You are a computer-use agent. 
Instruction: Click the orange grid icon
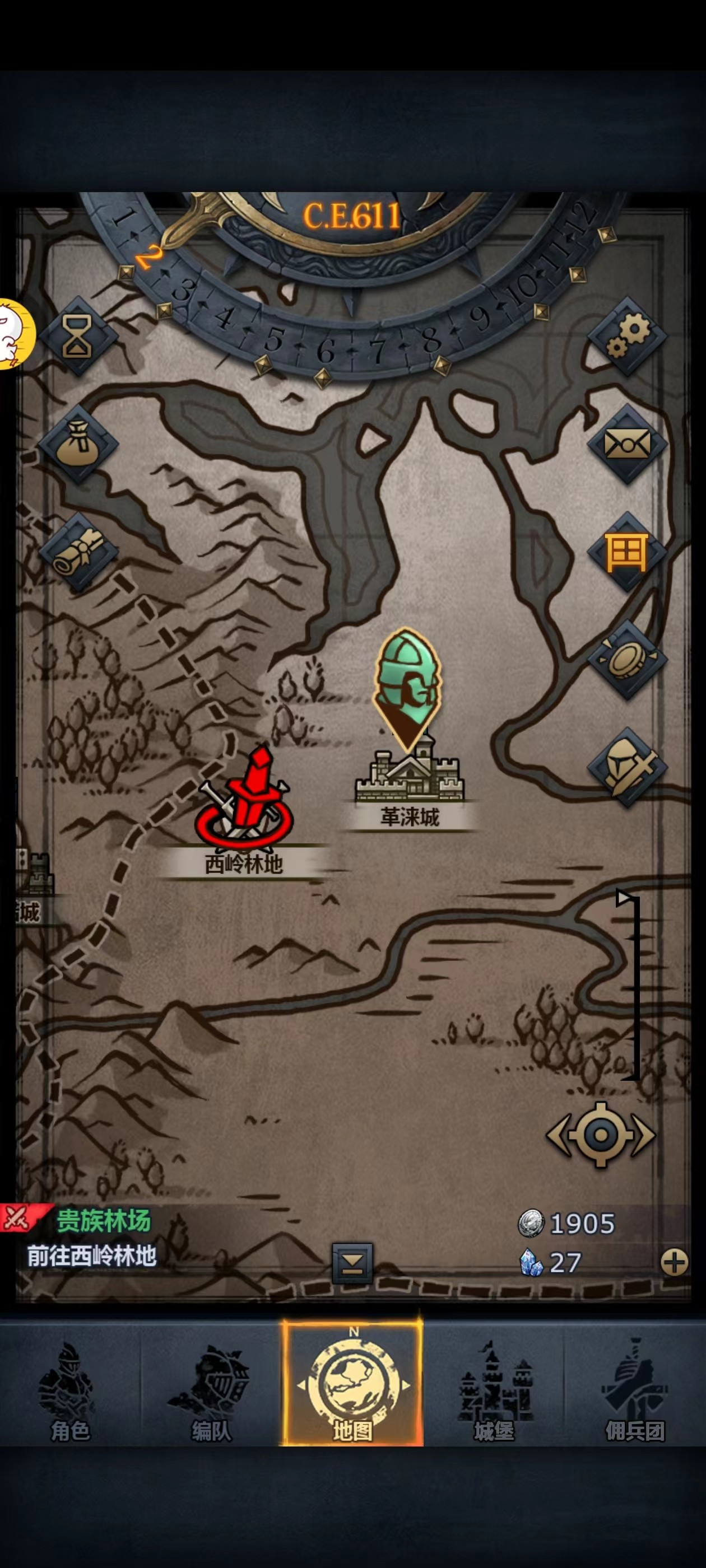628,552
